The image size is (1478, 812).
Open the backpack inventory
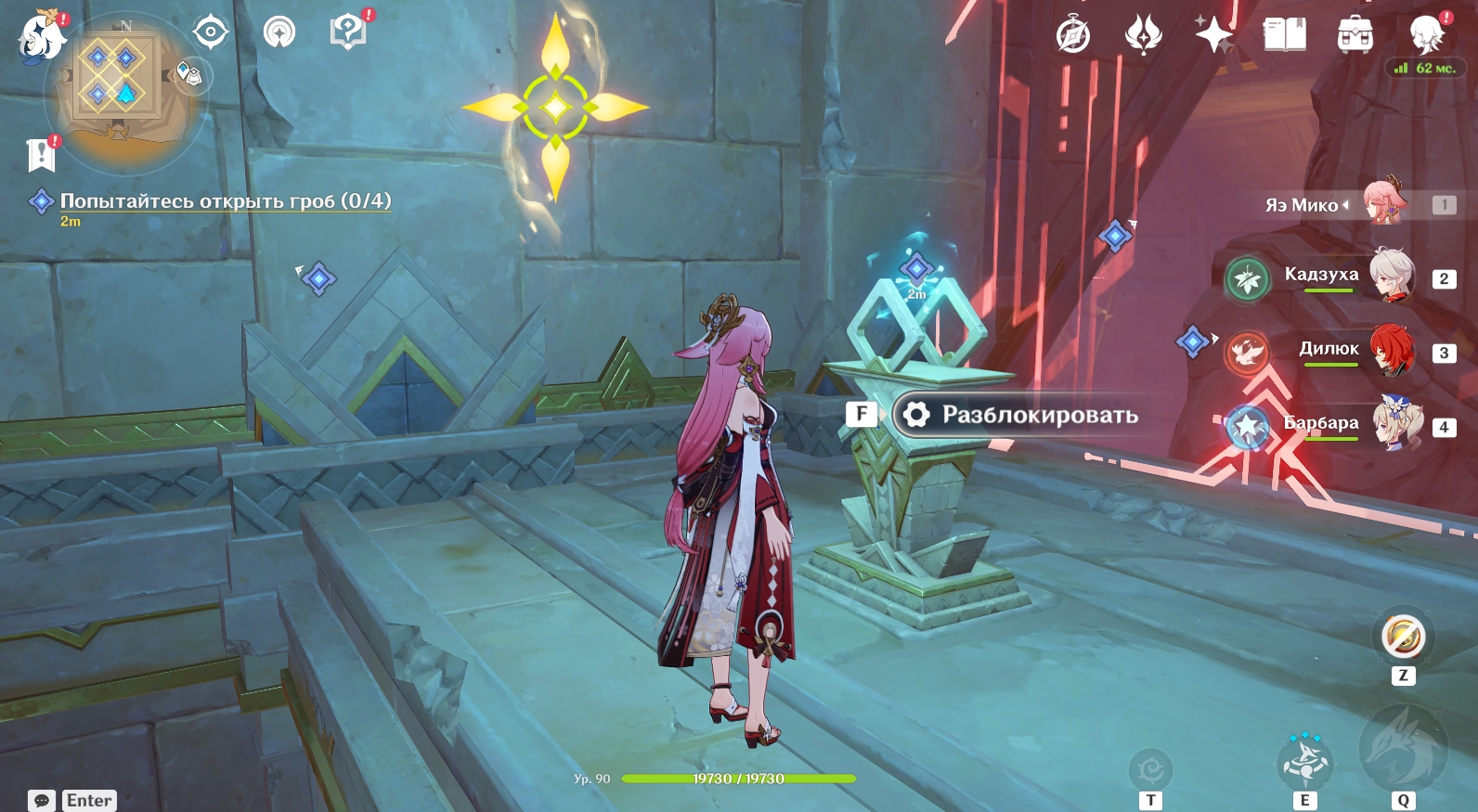pyautogui.click(x=1355, y=36)
